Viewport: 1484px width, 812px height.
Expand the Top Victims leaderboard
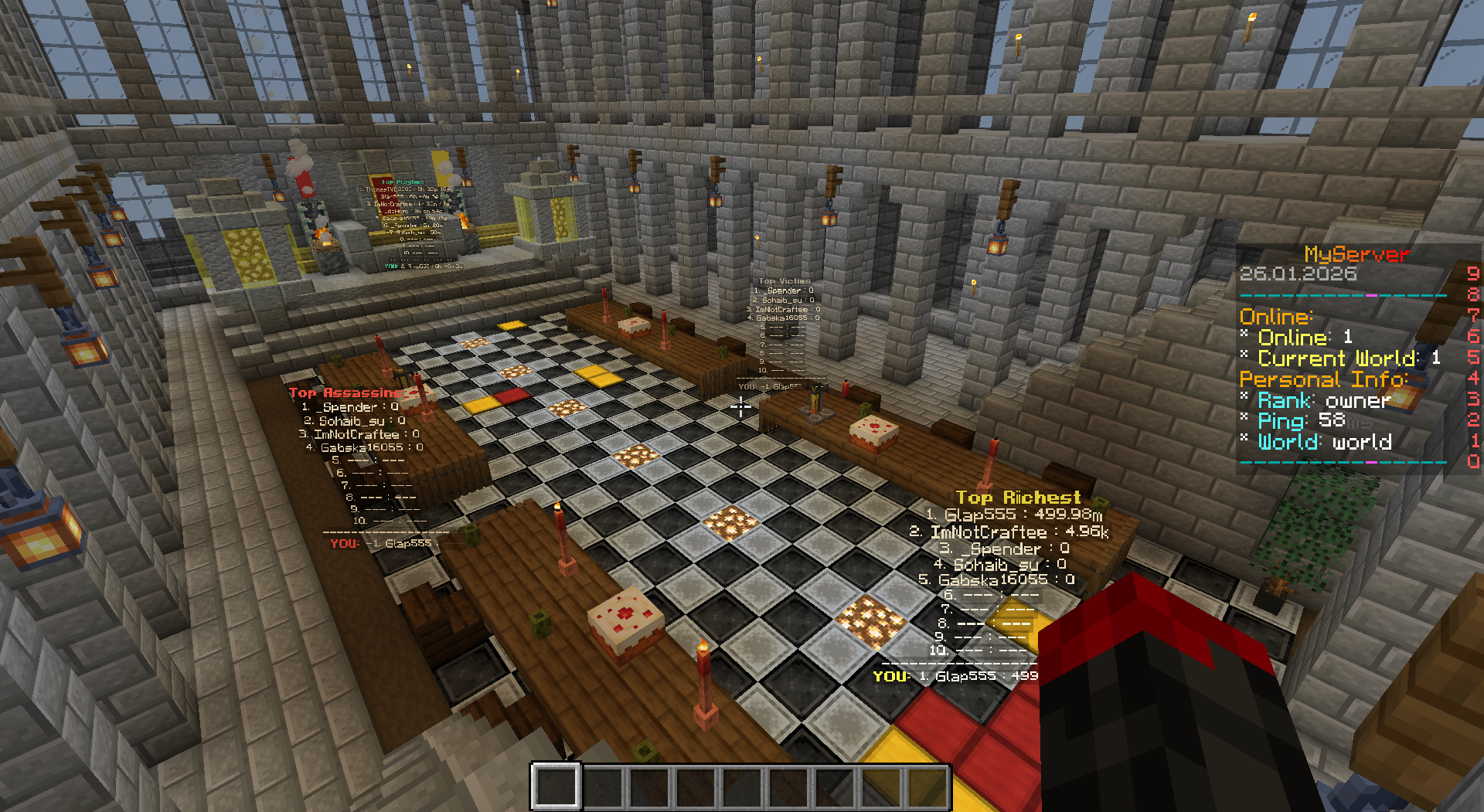(784, 280)
